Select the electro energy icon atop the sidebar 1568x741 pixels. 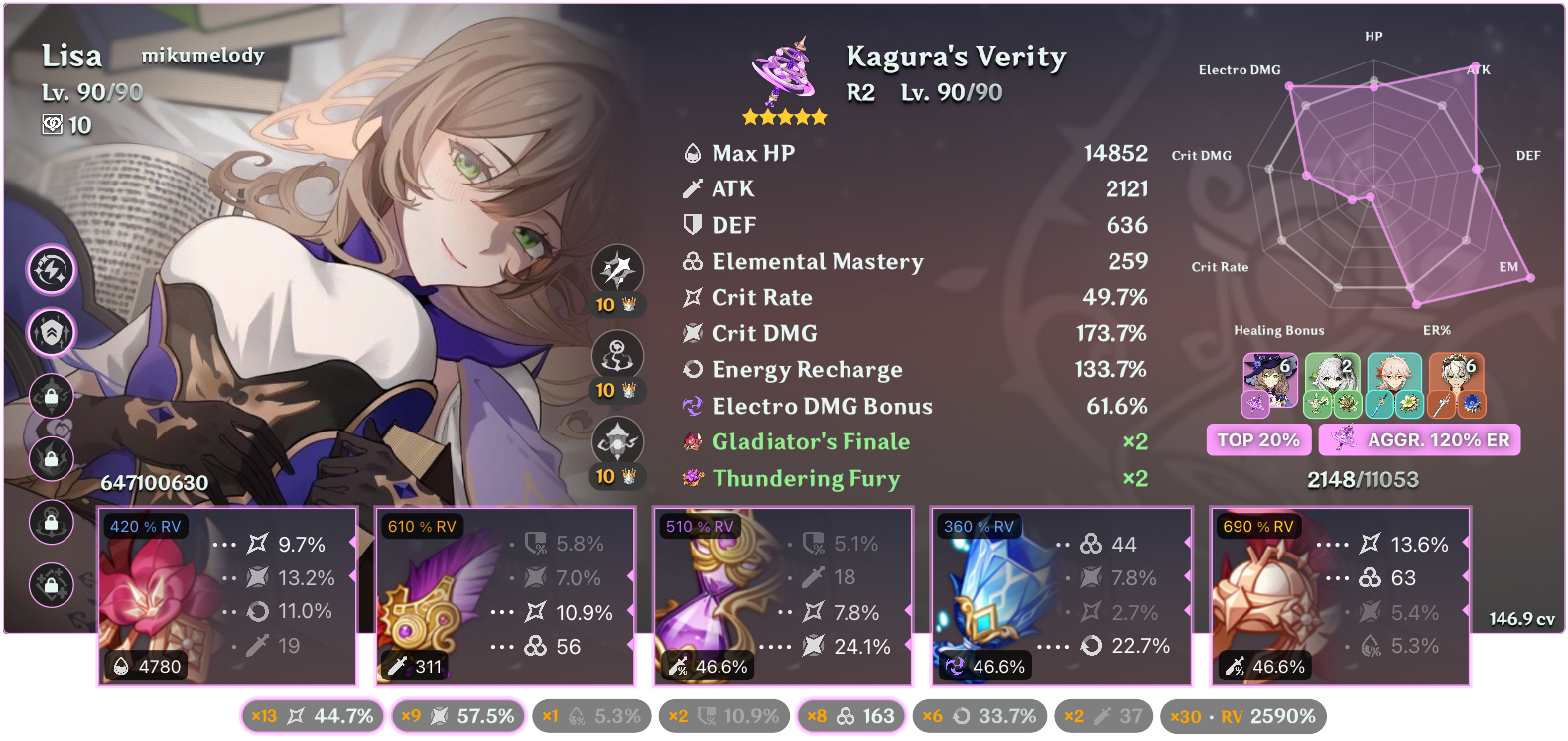tap(52, 268)
